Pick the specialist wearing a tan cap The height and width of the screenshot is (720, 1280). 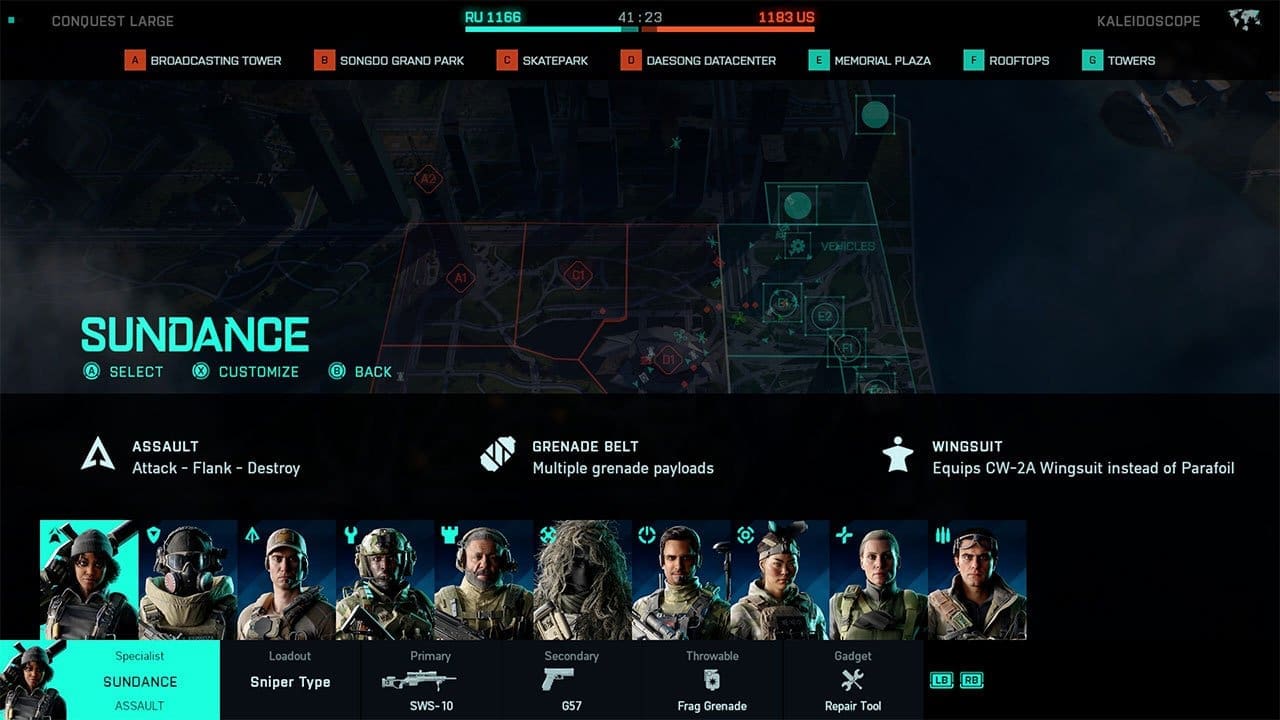pyautogui.click(x=286, y=580)
